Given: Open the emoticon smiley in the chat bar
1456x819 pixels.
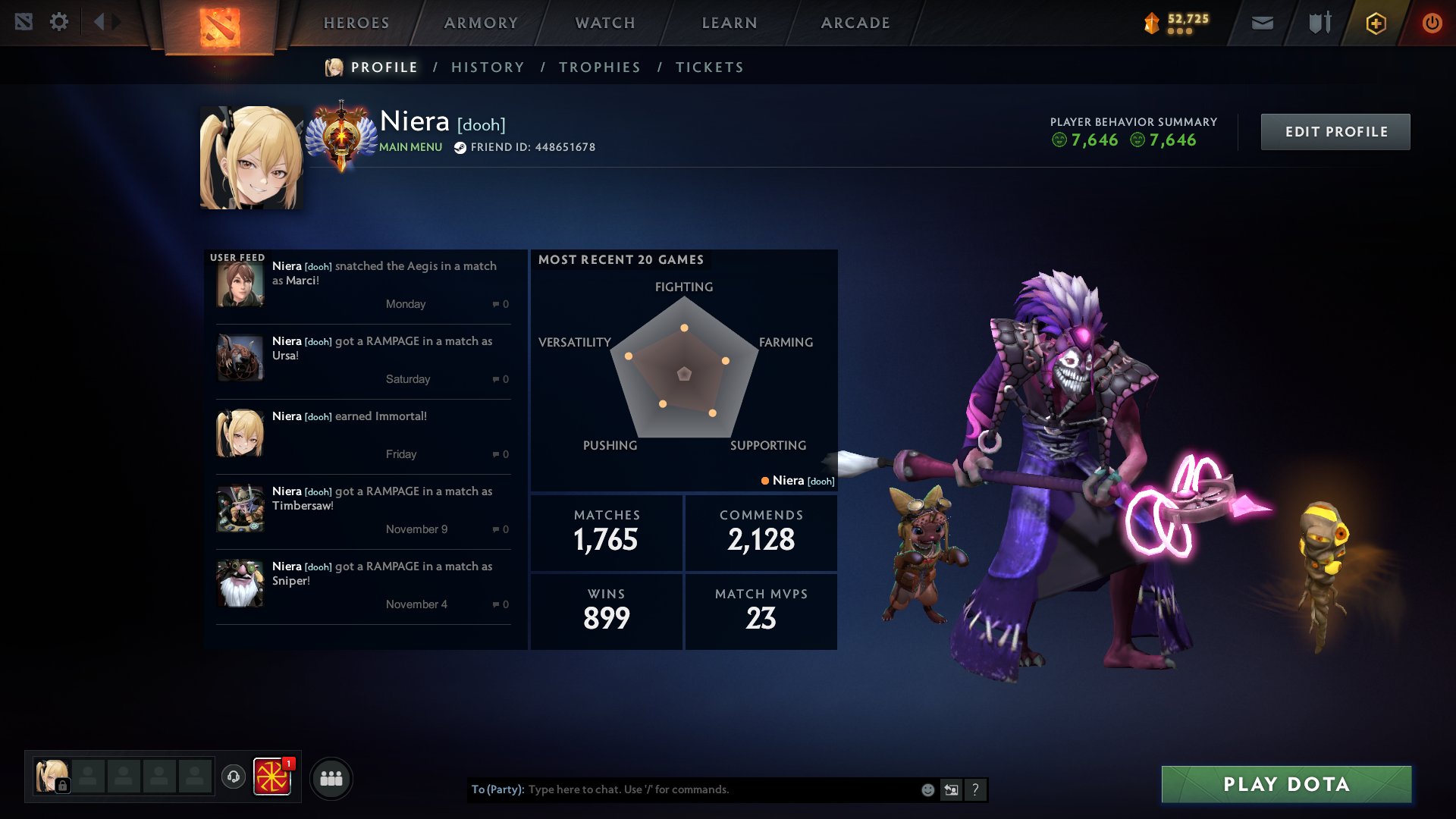Looking at the screenshot, I should 927,789.
